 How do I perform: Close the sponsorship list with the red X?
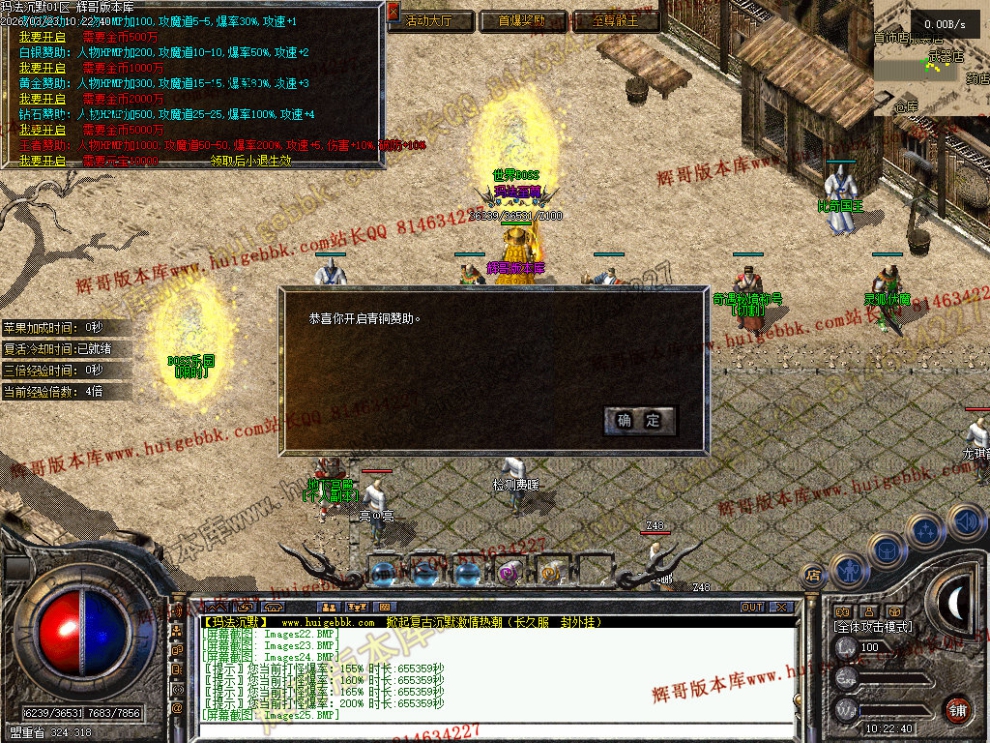393,12
